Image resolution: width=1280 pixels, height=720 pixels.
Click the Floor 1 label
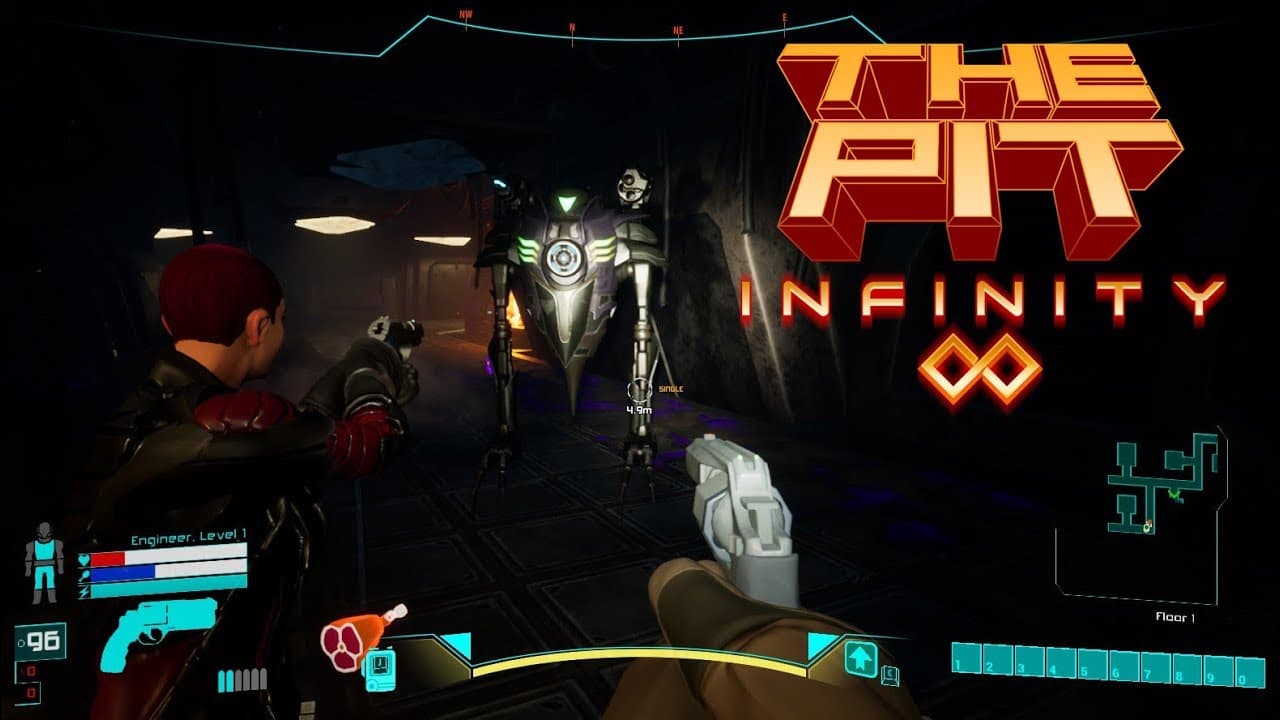point(1175,616)
